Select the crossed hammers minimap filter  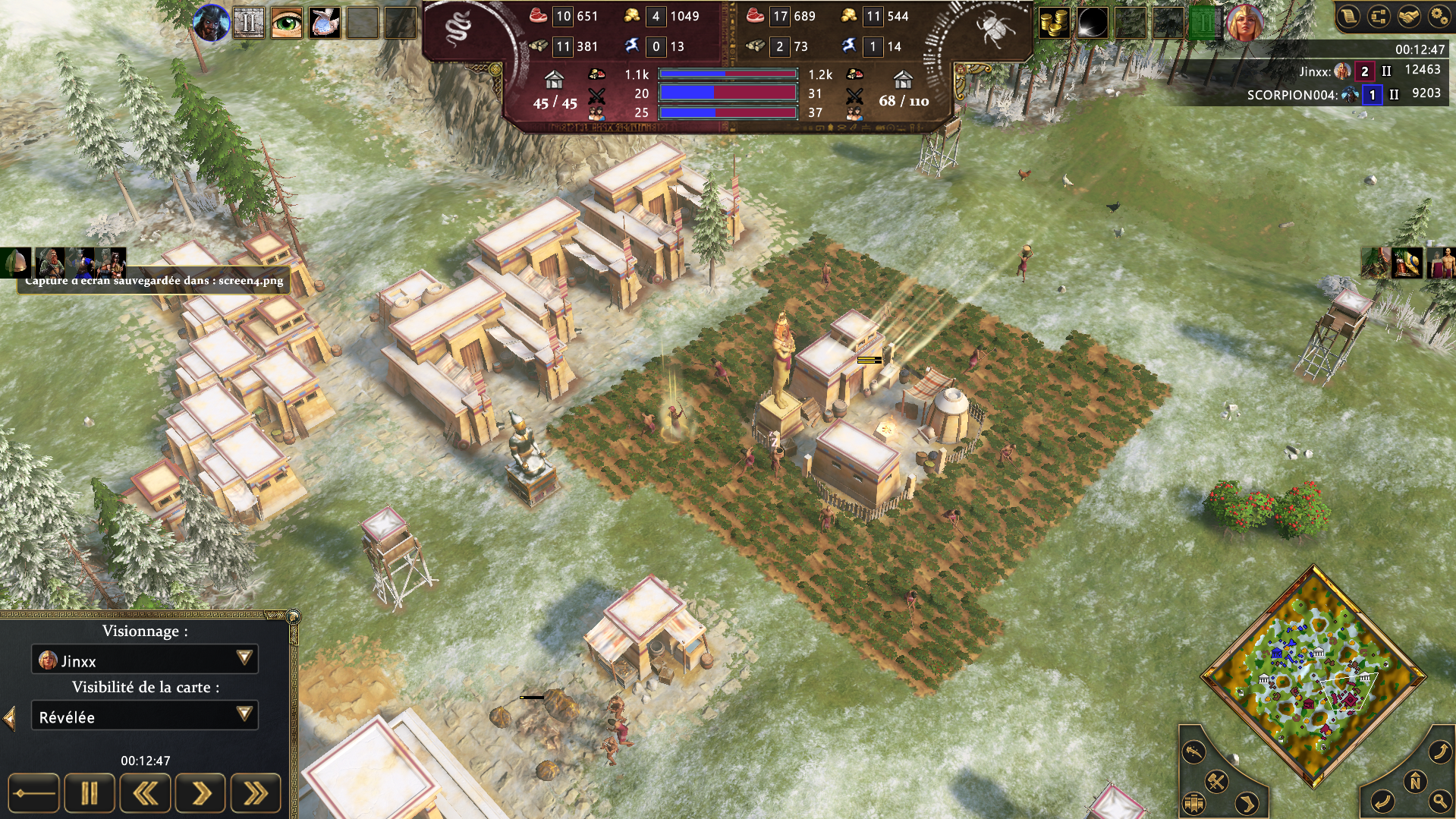(1216, 781)
